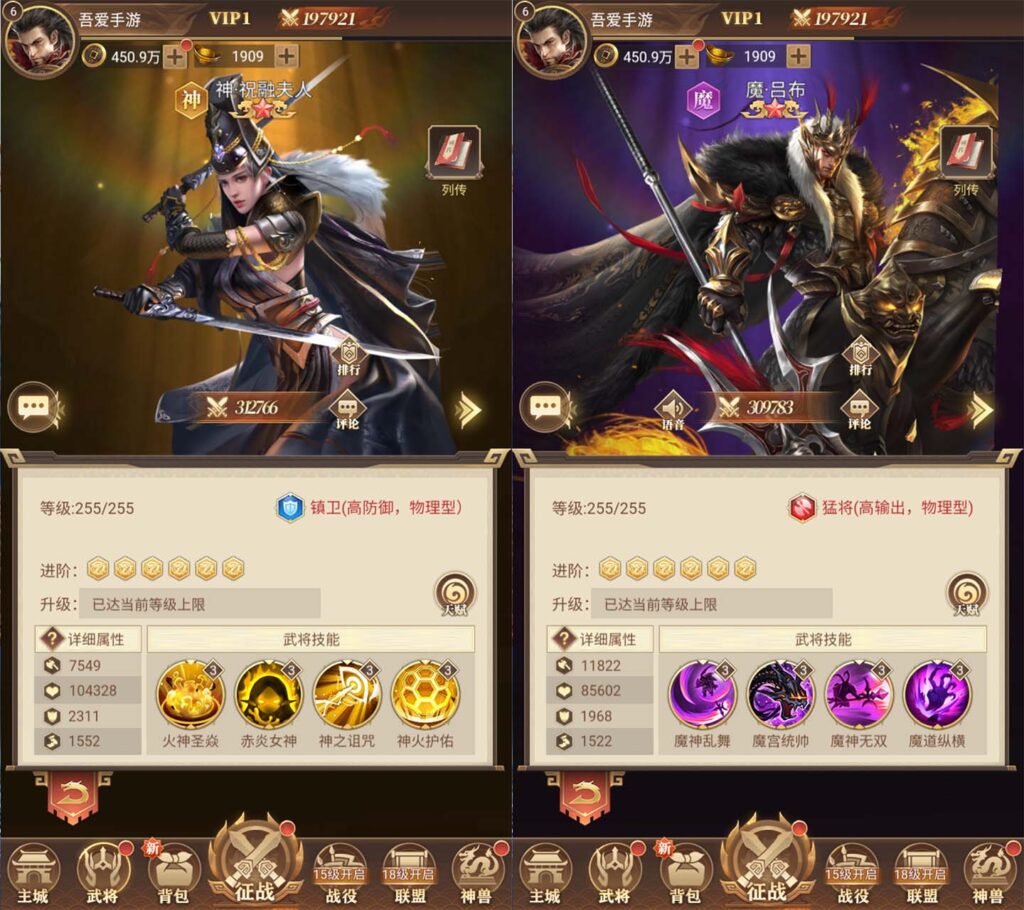Show 详细属性 for the 镇卫 hero
The height and width of the screenshot is (910, 1024).
88,639
